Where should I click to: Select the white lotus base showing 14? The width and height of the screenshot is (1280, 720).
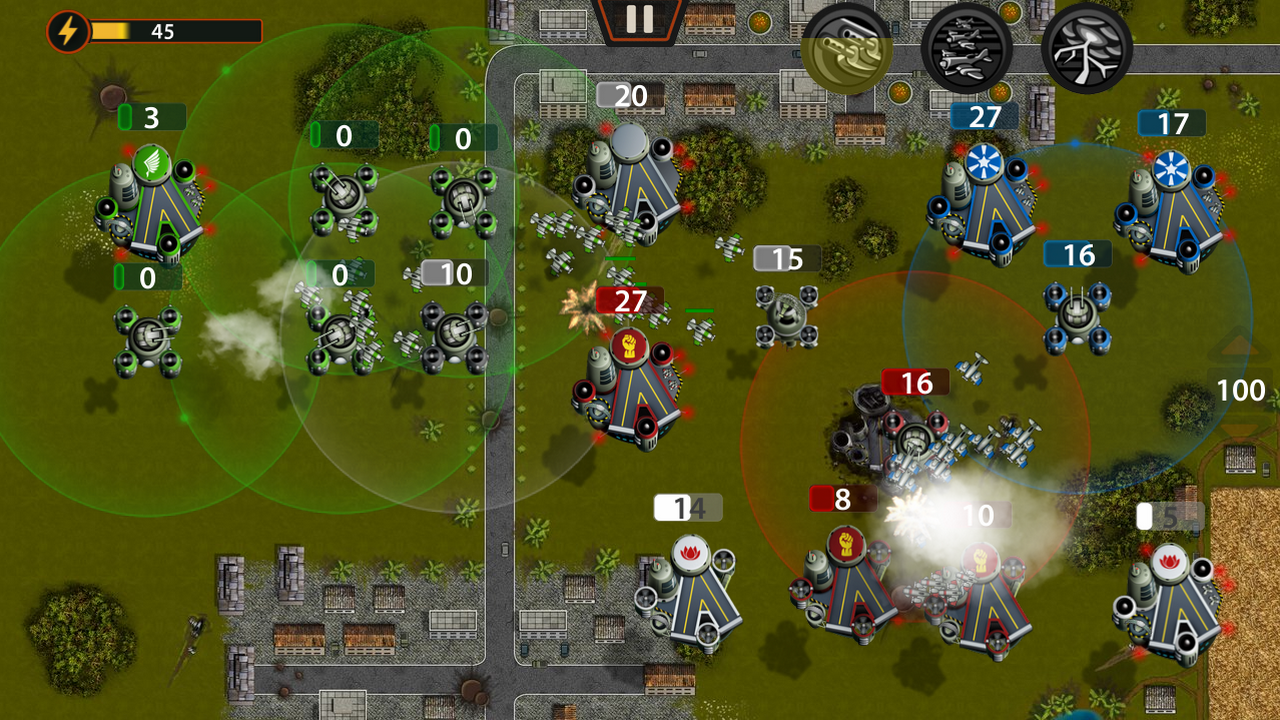tap(692, 590)
